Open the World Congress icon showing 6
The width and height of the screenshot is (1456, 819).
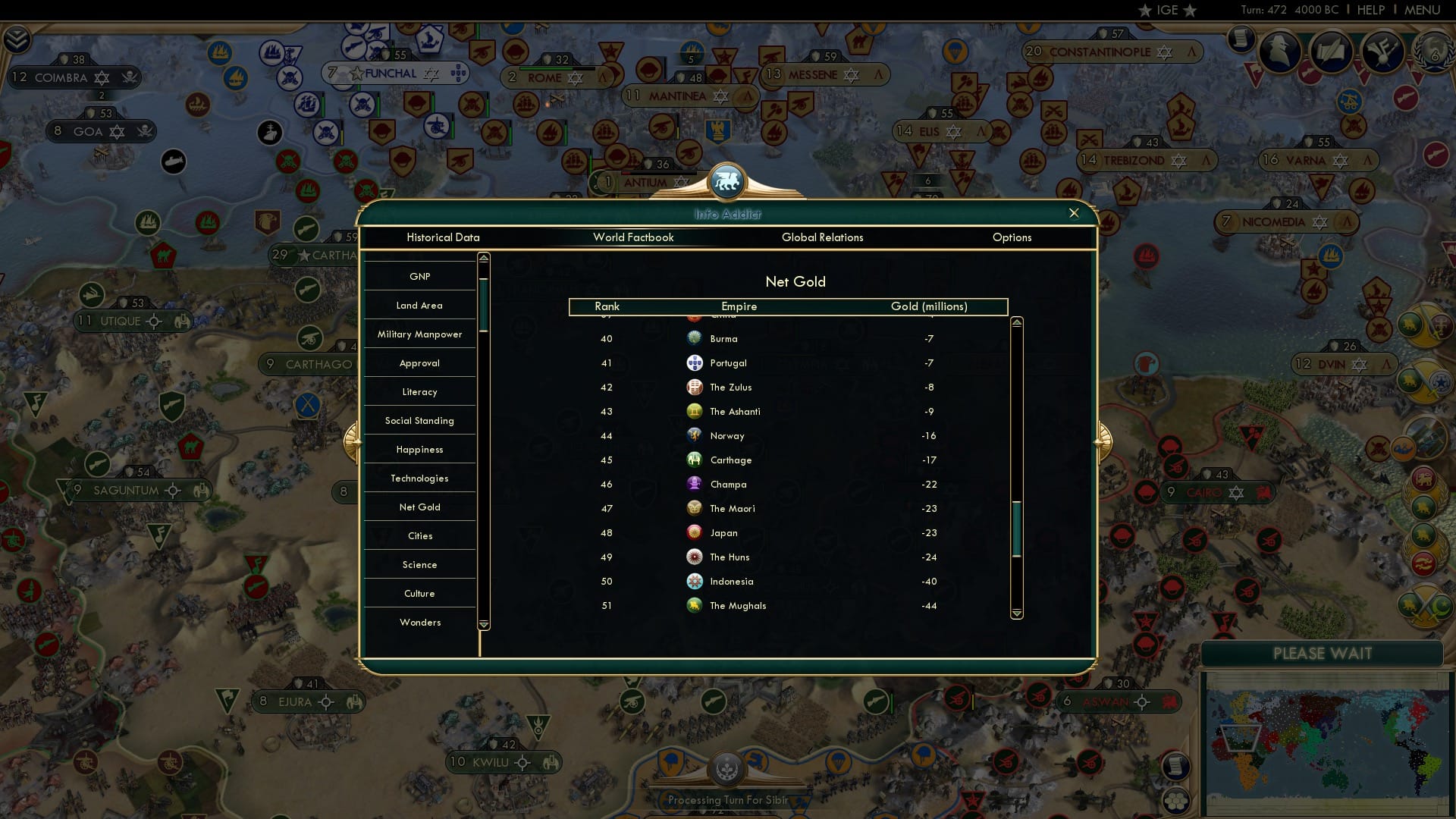(x=1432, y=53)
